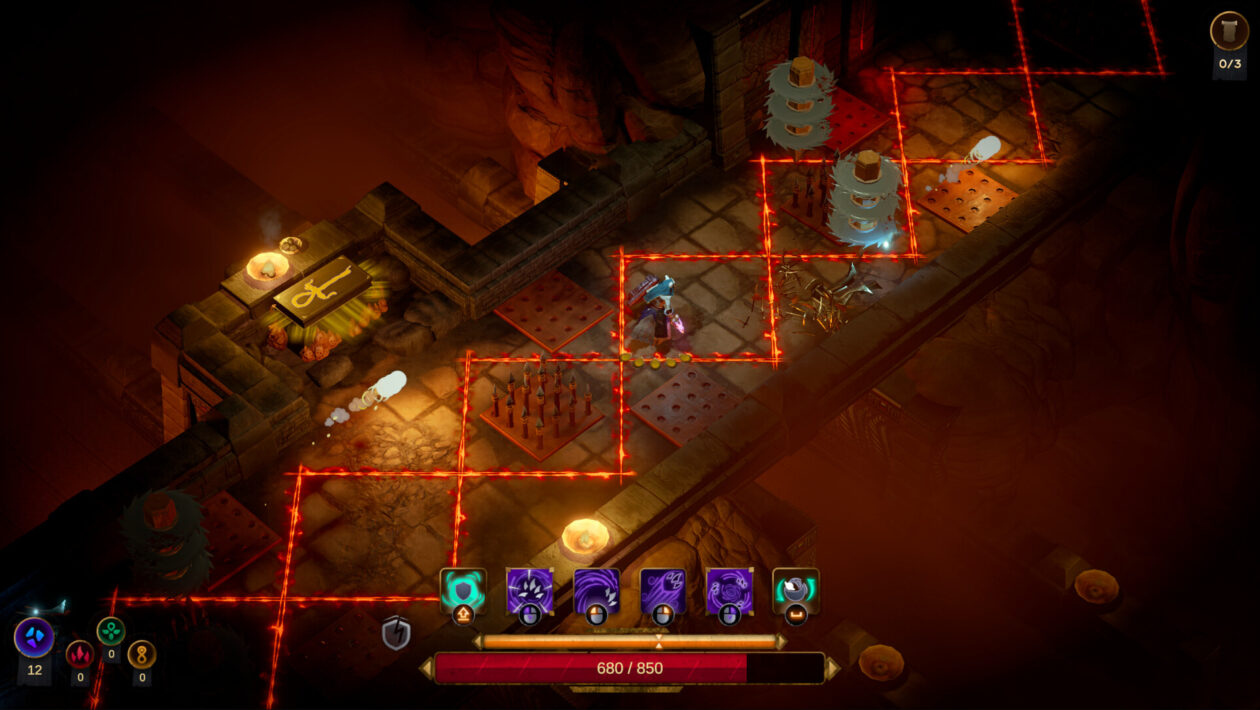This screenshot has width=1260, height=710.
Task: Click the lightning shield icon
Action: click(x=396, y=632)
